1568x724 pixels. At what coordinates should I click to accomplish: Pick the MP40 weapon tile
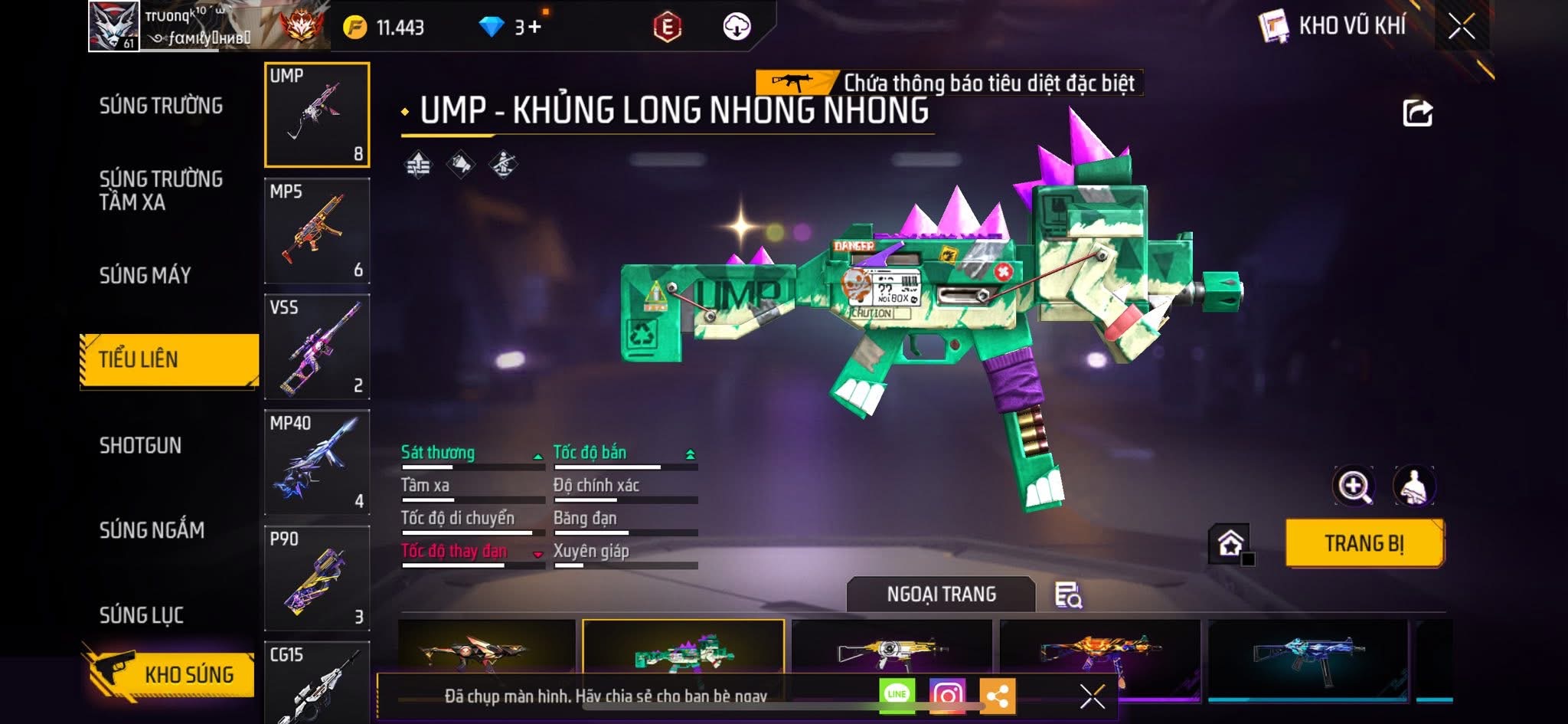pyautogui.click(x=317, y=463)
